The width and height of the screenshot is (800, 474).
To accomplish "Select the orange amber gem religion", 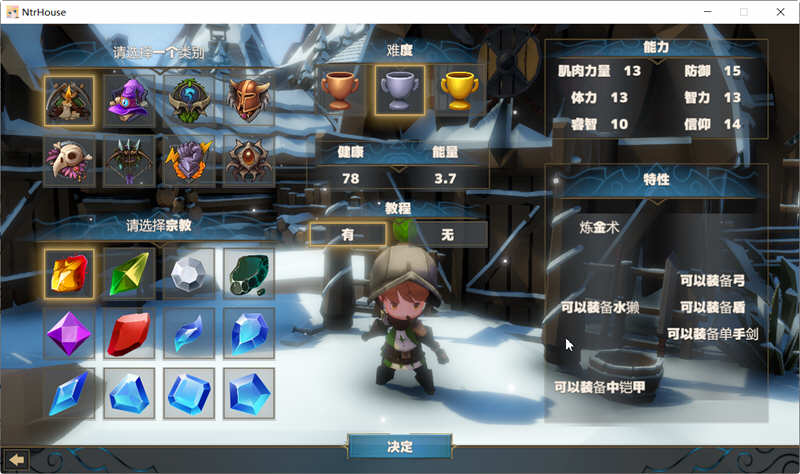I will [69, 274].
